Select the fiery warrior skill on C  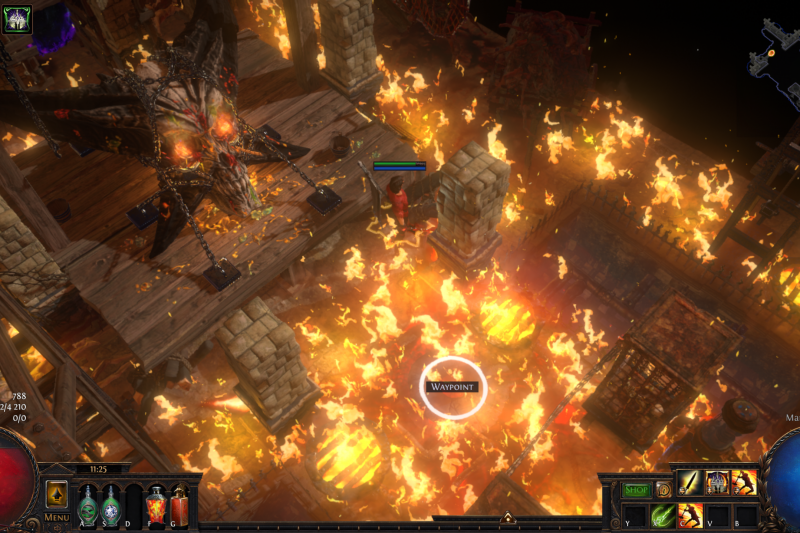pos(690,516)
